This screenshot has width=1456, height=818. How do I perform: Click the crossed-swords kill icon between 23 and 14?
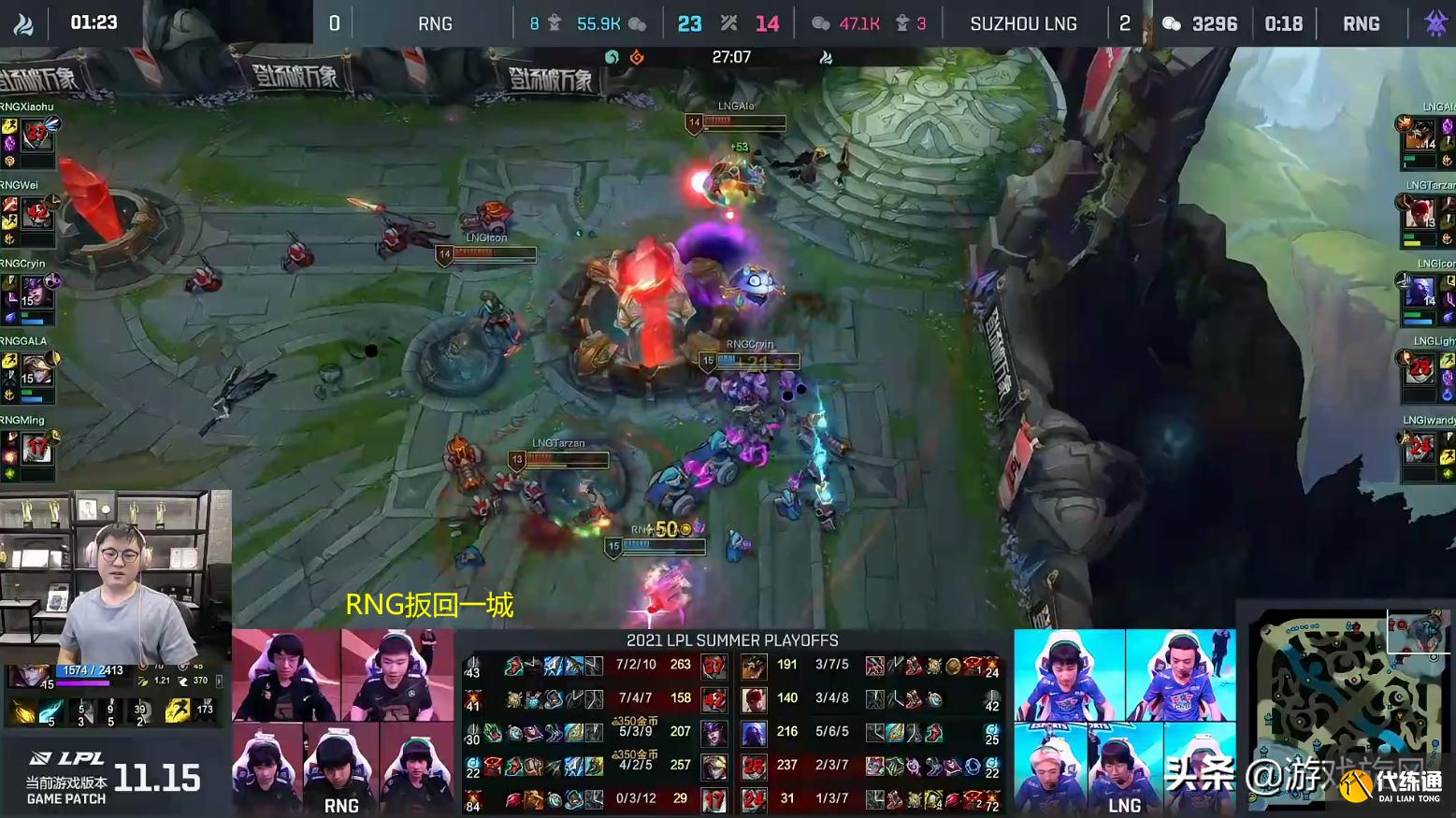tap(728, 22)
